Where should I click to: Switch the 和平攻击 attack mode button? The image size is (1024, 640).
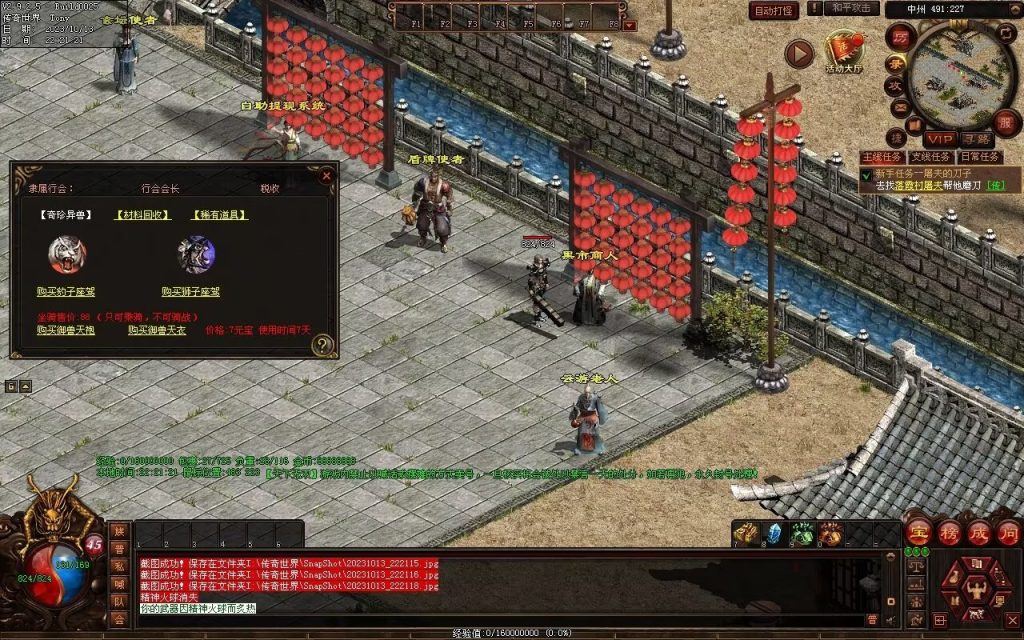[853, 9]
